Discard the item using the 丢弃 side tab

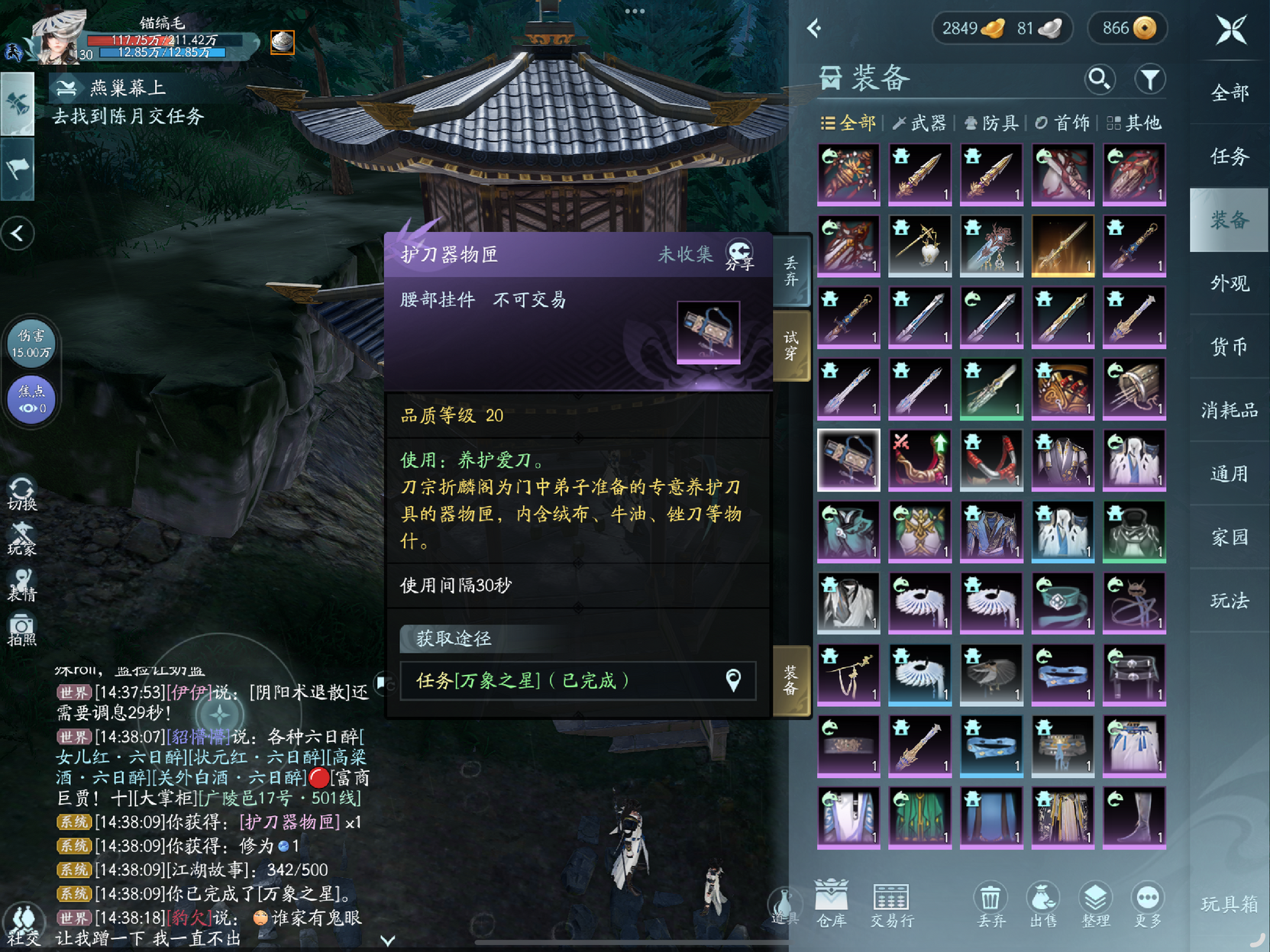pyautogui.click(x=791, y=271)
